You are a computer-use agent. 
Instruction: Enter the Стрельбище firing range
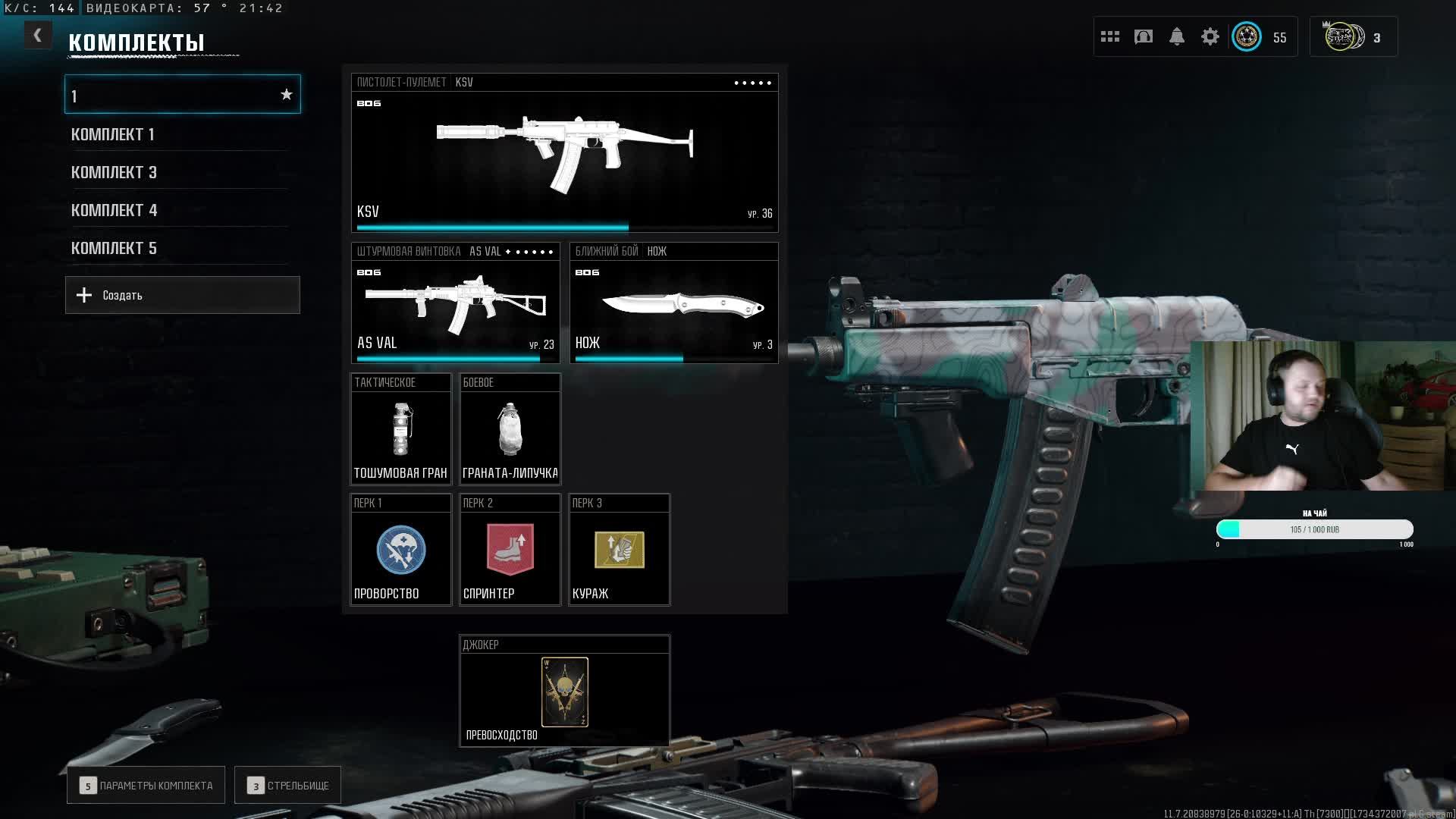[287, 786]
